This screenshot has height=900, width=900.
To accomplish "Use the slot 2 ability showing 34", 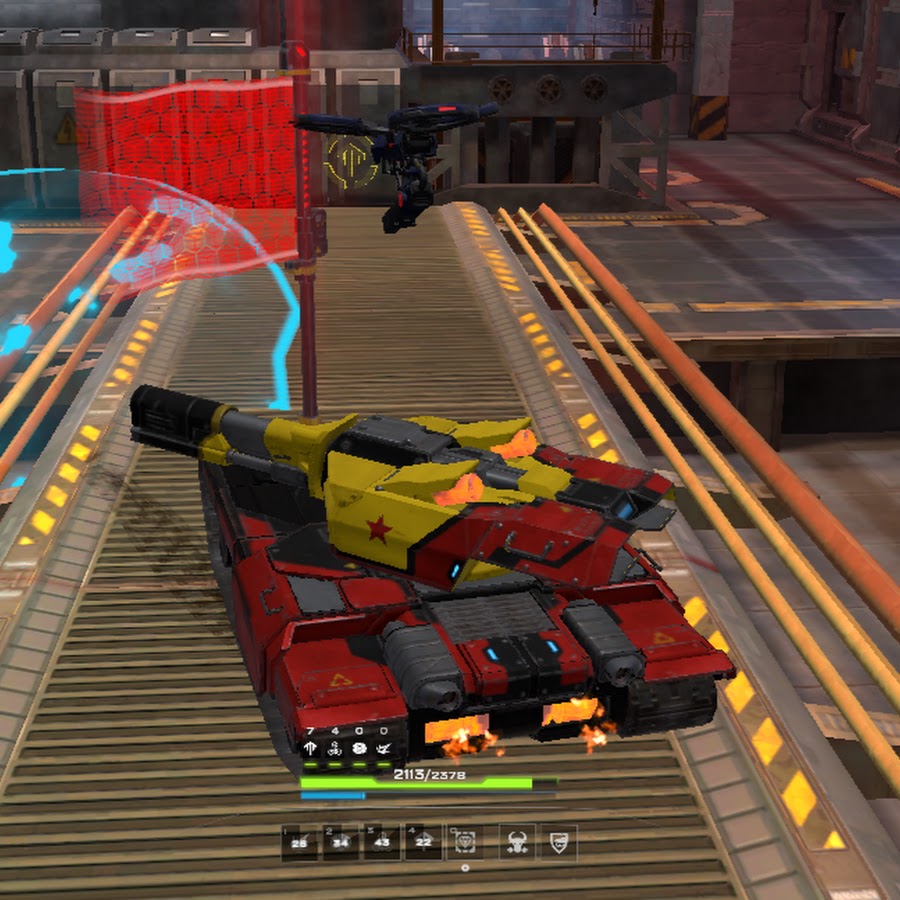I will (341, 842).
